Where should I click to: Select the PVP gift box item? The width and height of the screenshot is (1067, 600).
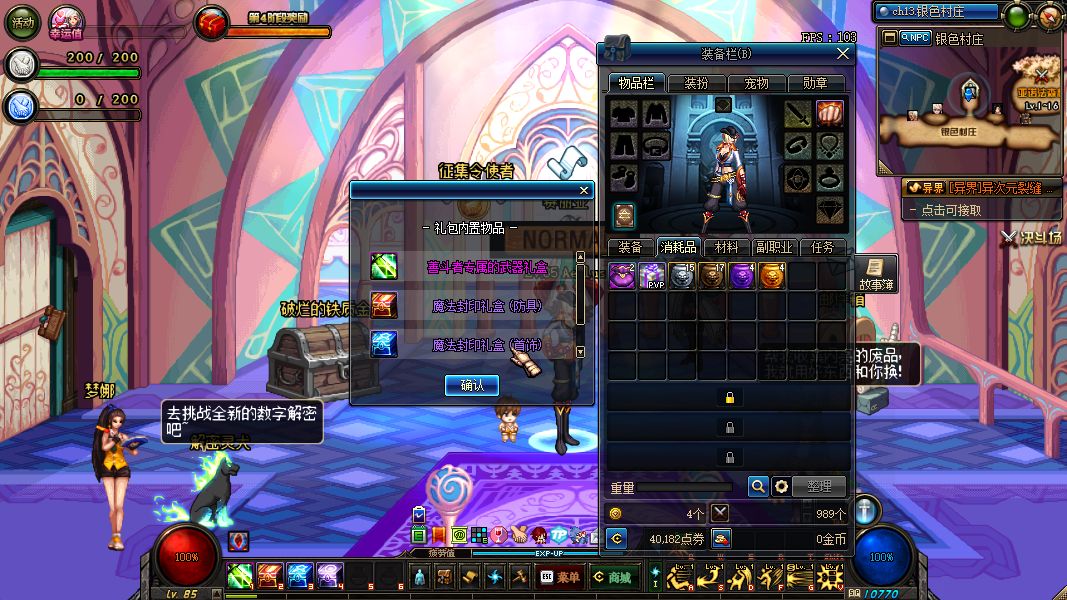tap(652, 276)
